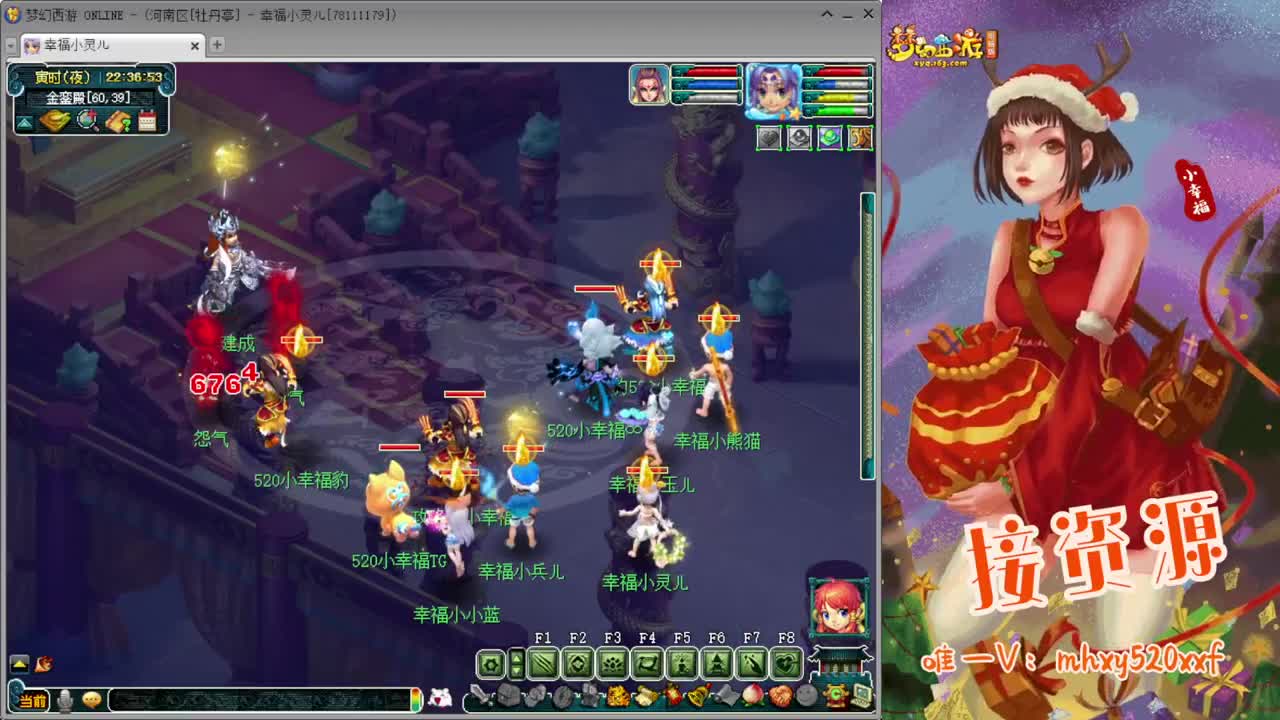Screen dimensions: 1280x720
Task: Open the emoji chat bubble icon
Action: pyautogui.click(x=92, y=700)
